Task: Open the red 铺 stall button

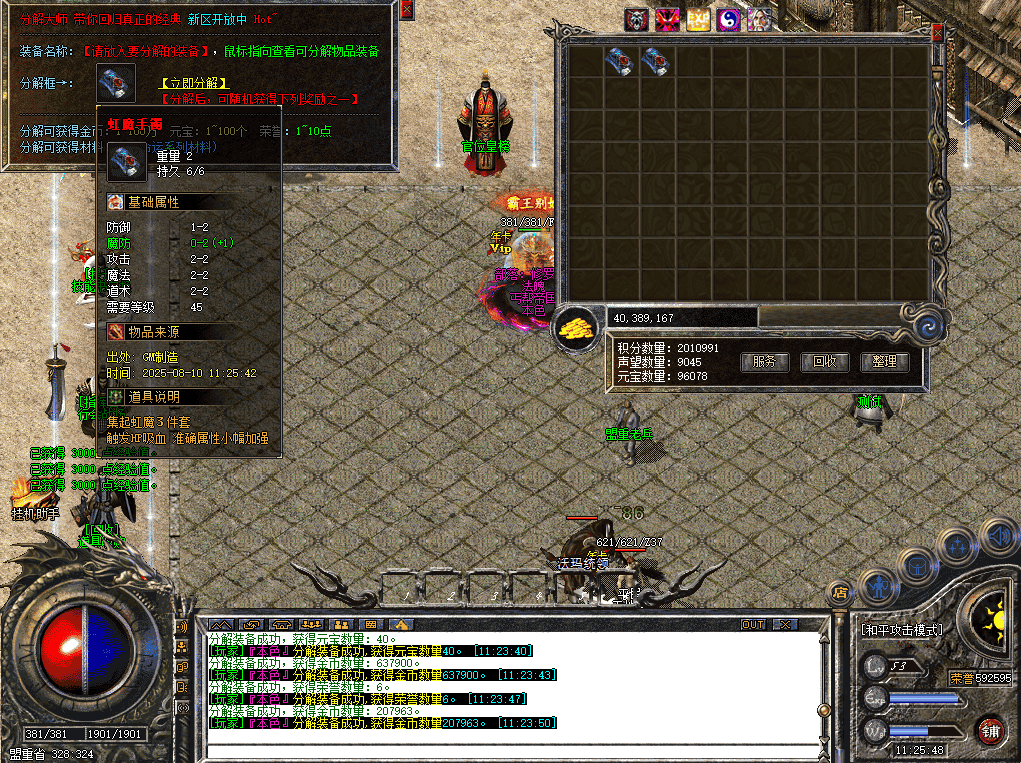Action: 990,730
